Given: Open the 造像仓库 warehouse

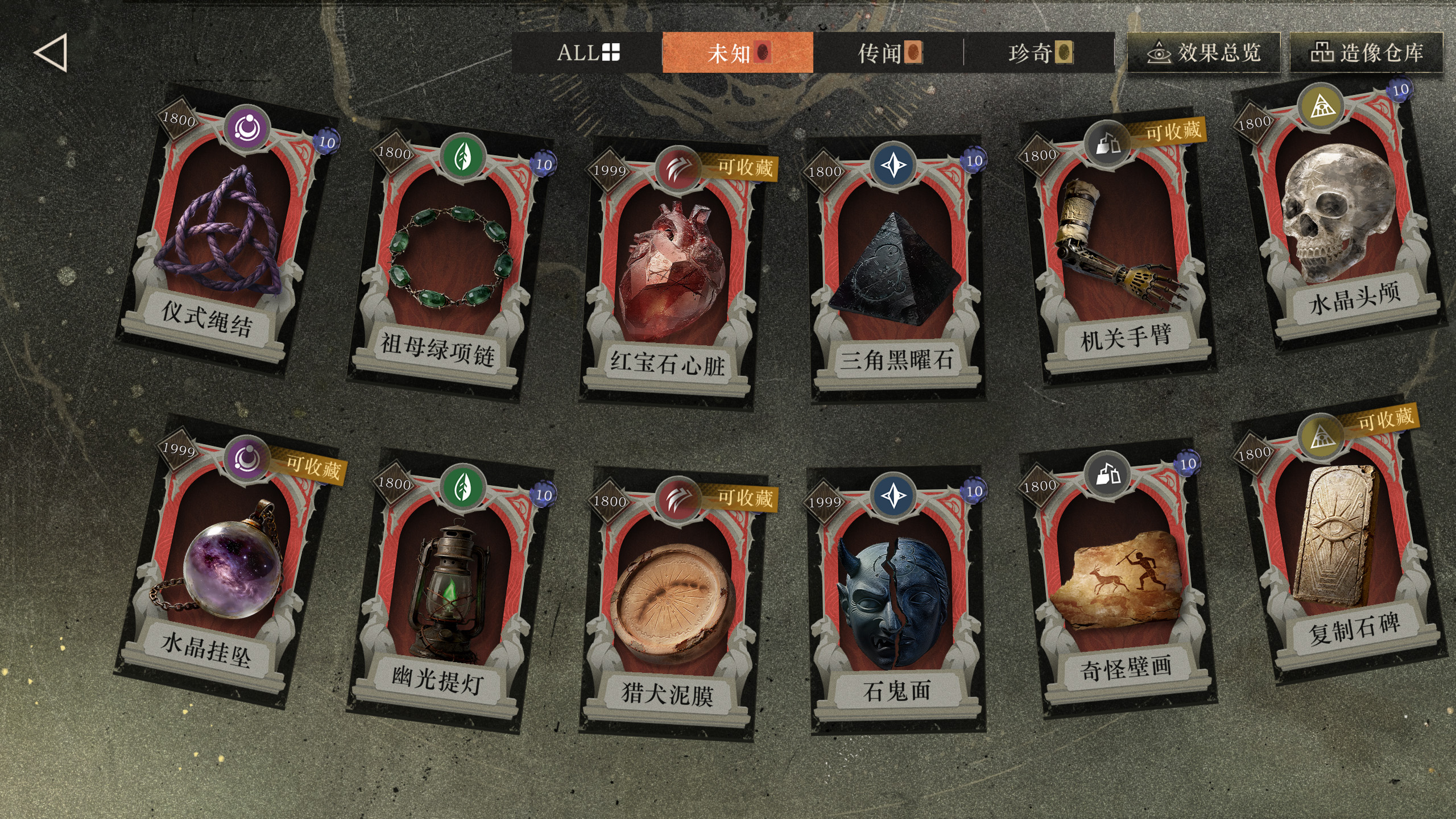Looking at the screenshot, I should point(1366,53).
